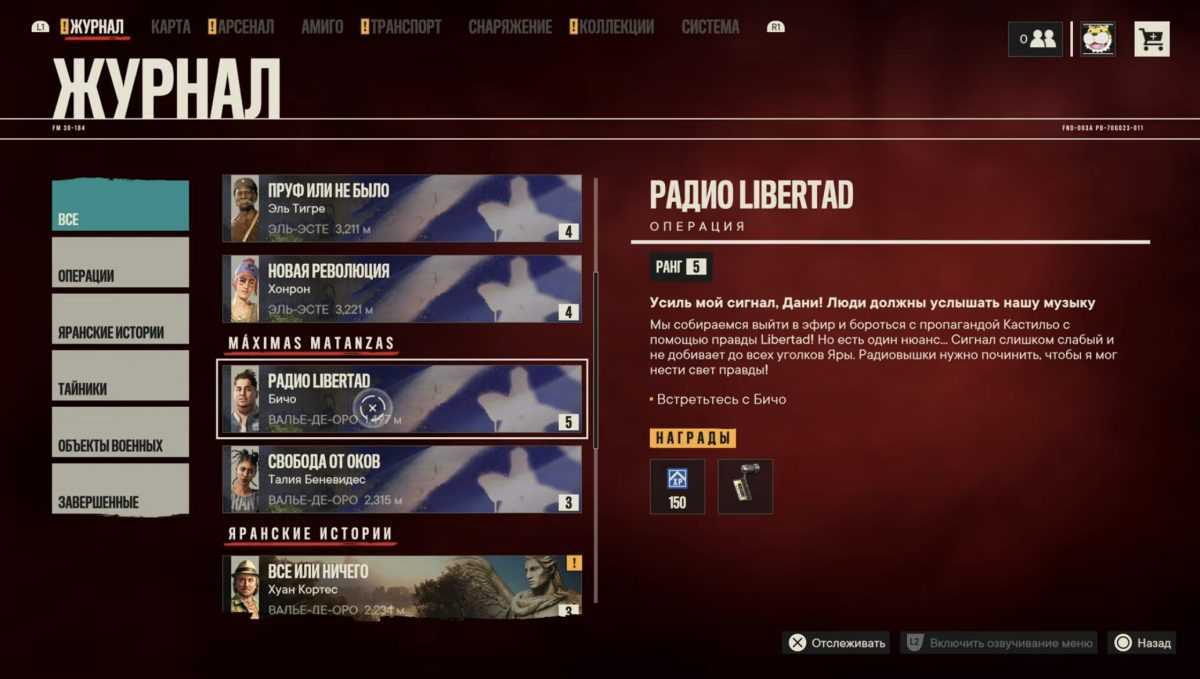View Завершенные missions
This screenshot has width=1200, height=679.
[120, 489]
